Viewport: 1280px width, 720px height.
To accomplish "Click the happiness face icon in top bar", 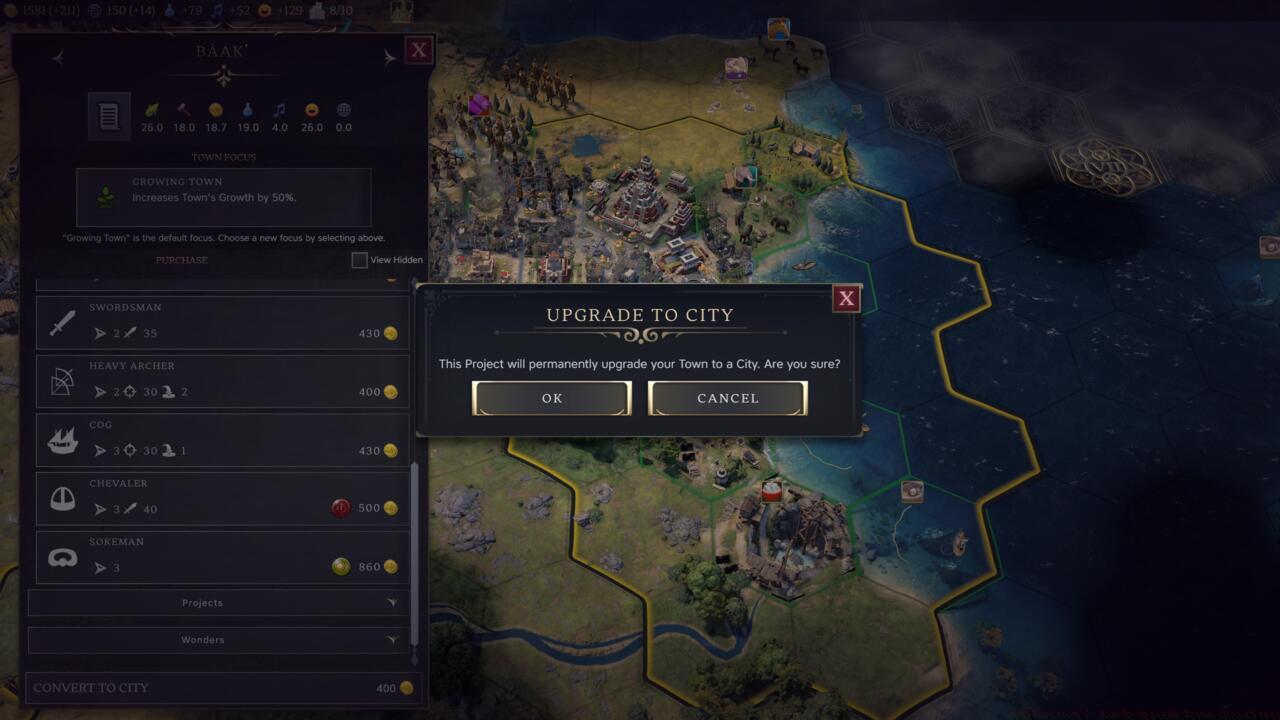I will coord(262,11).
